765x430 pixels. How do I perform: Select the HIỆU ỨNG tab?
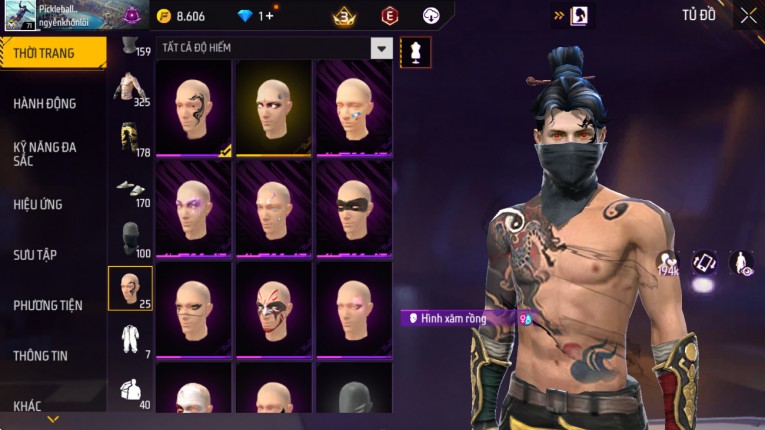[38, 204]
